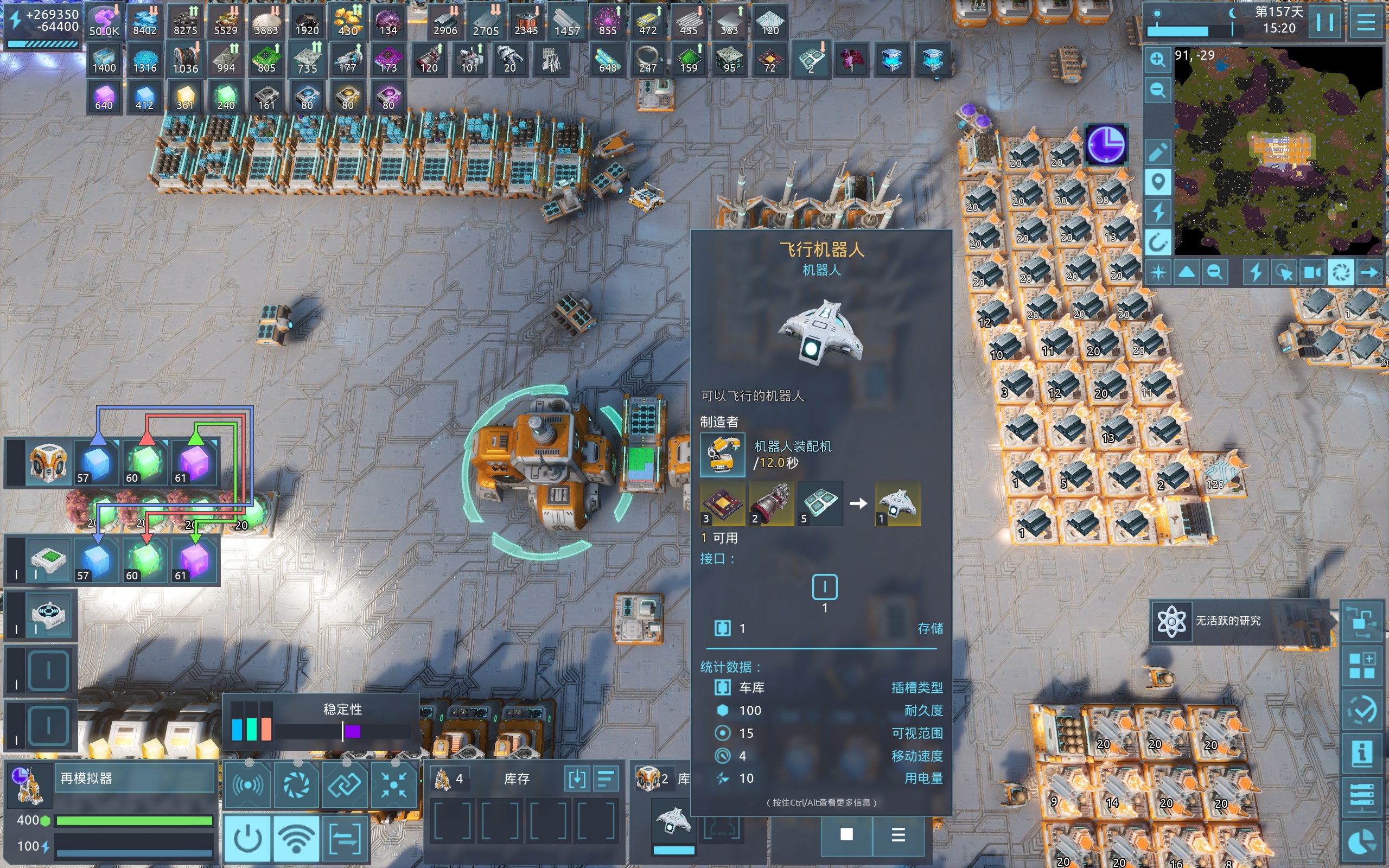This screenshot has width=1389, height=868.
Task: Zoom in the minimap with the plus magnifier
Action: 1158,59
